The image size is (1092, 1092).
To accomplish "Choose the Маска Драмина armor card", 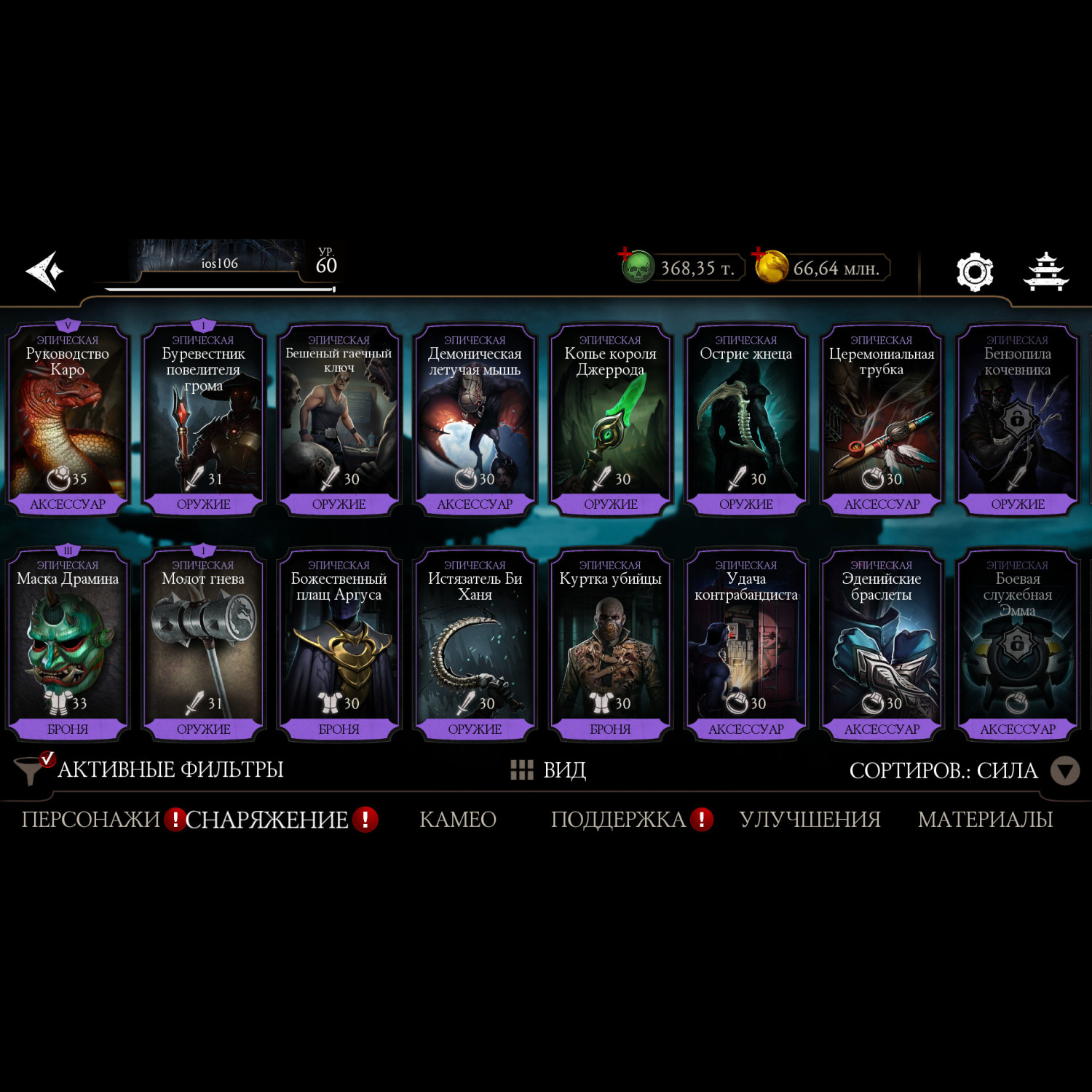I will (x=68, y=645).
